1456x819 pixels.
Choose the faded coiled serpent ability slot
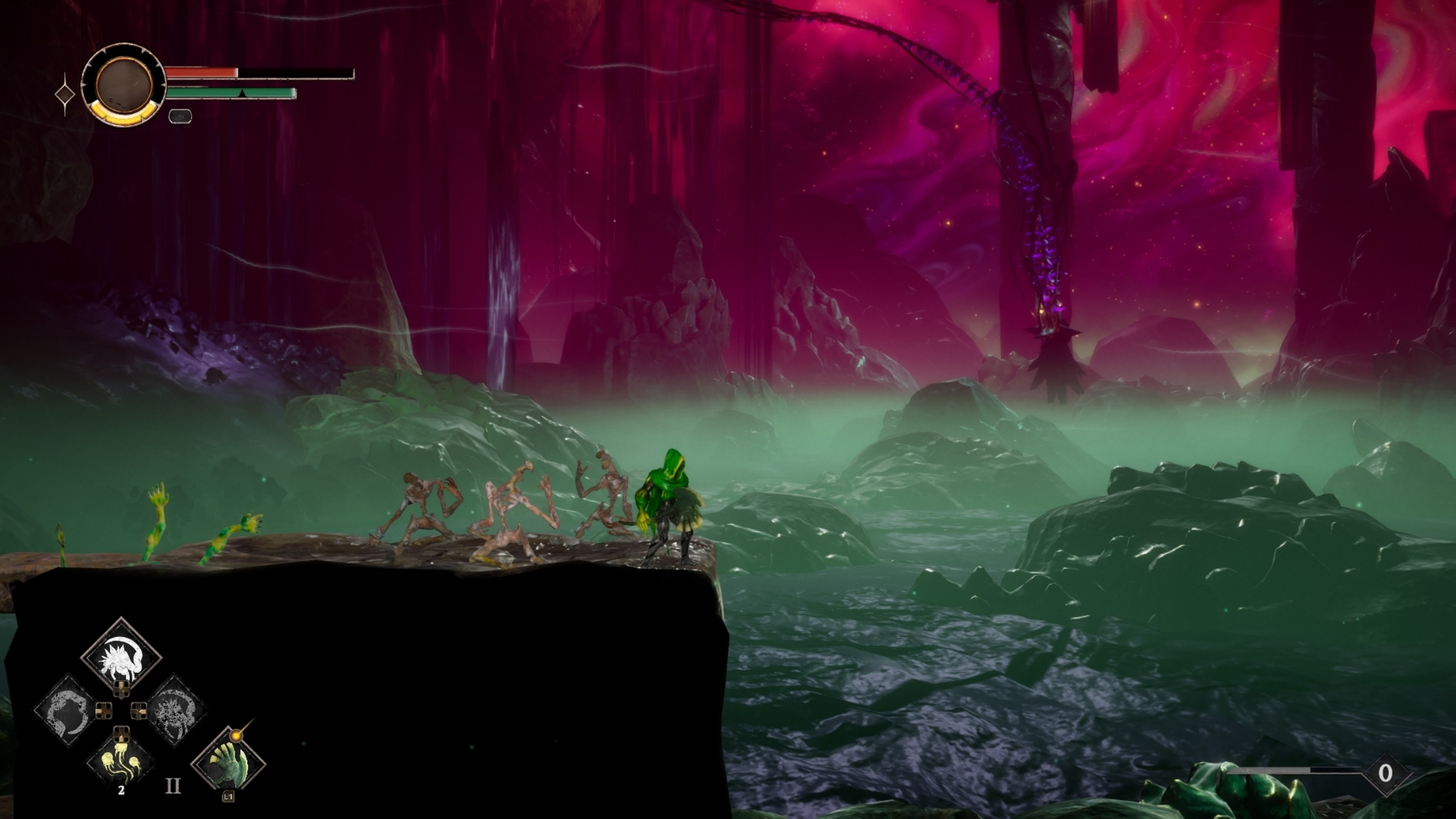[67, 711]
